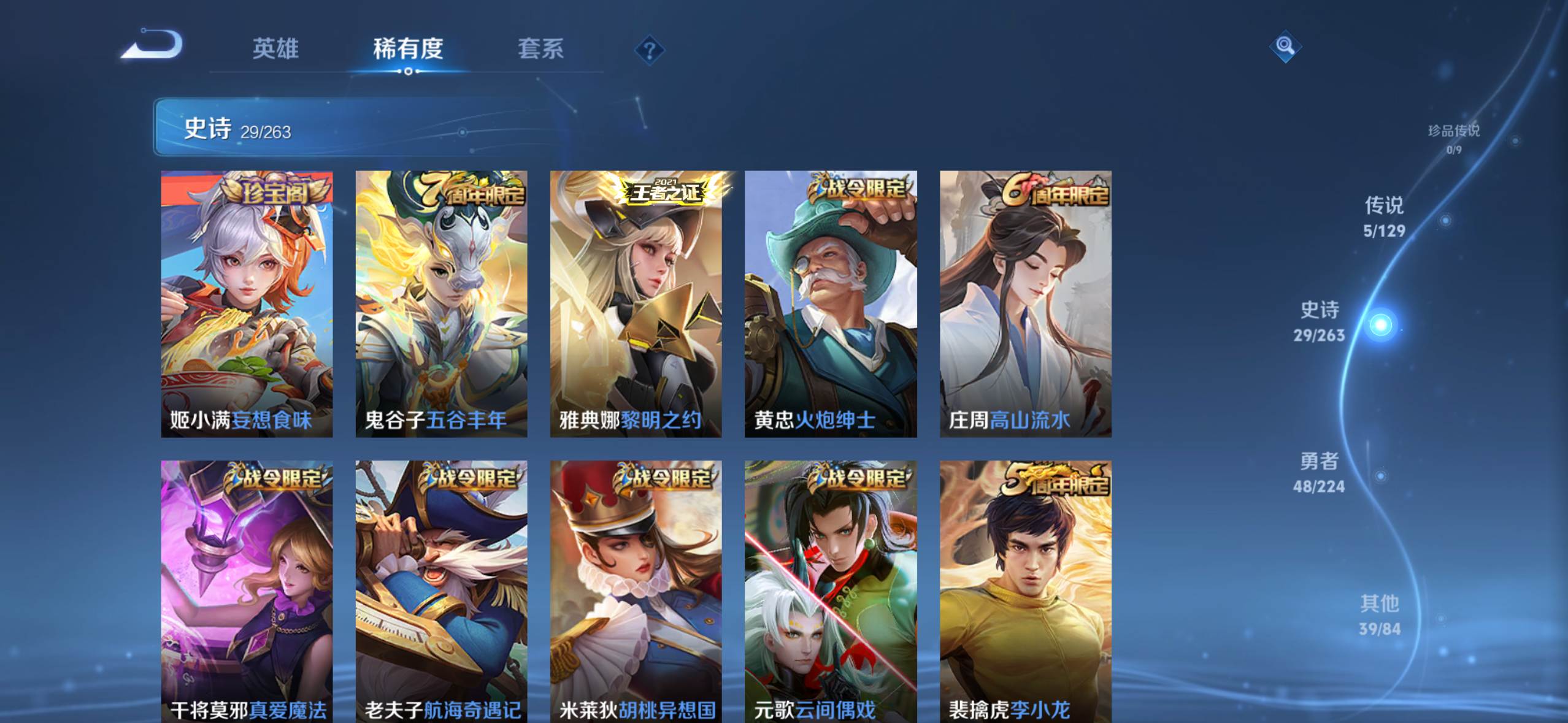Screen dimensions: 1568x723
Task: Open the skin search magnifier
Action: [1285, 46]
